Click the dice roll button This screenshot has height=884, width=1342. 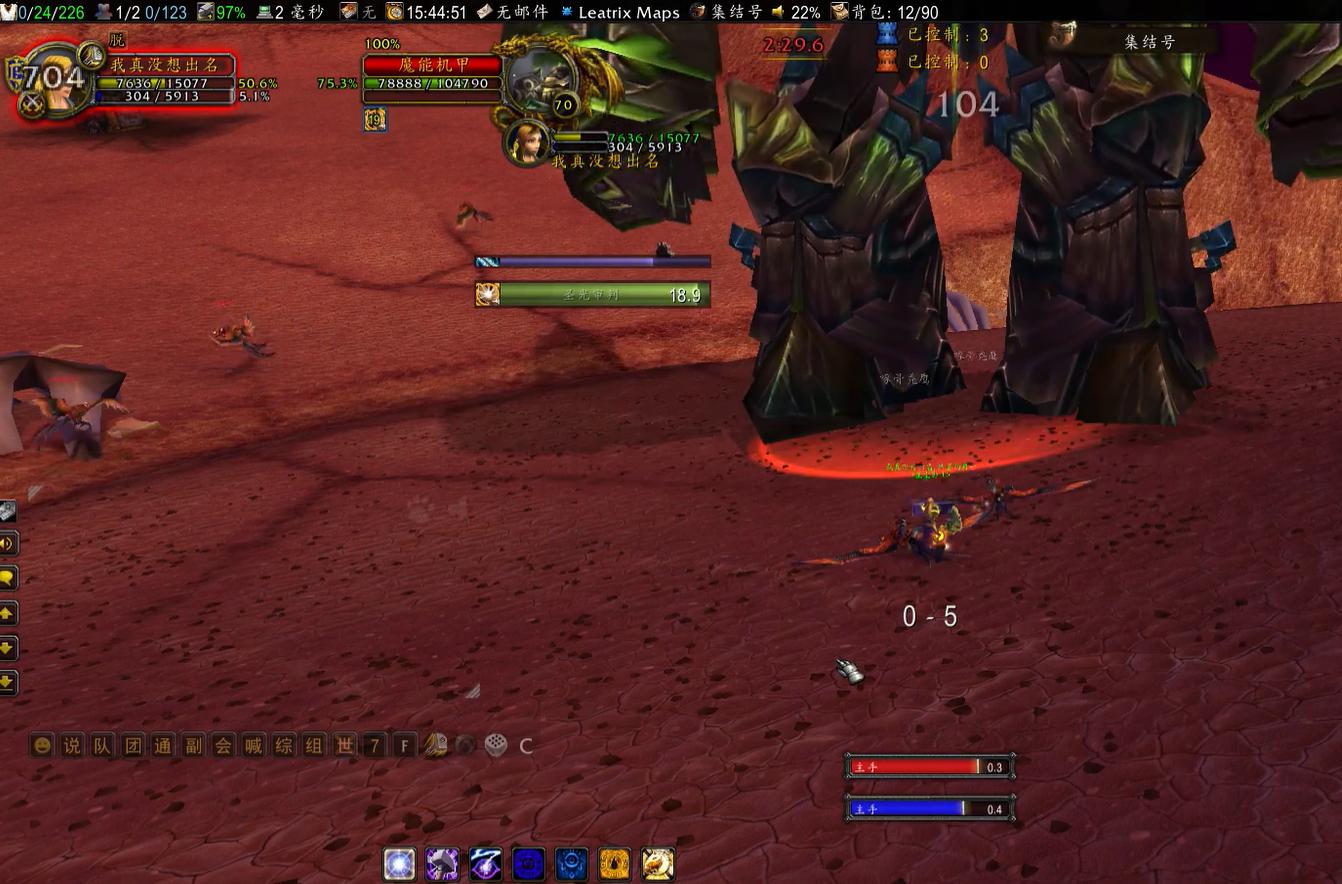[495, 745]
